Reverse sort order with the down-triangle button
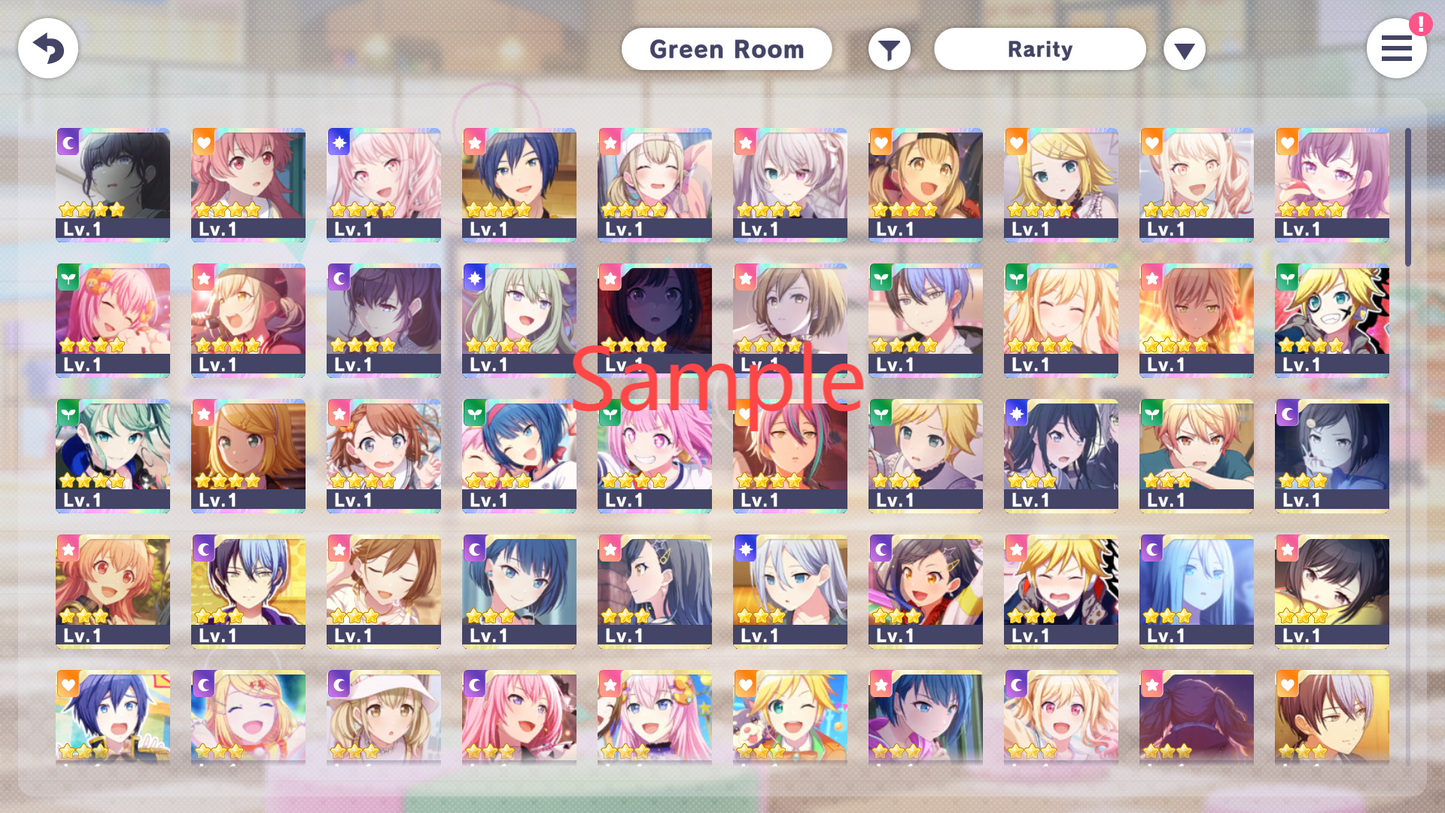 click(x=1184, y=48)
